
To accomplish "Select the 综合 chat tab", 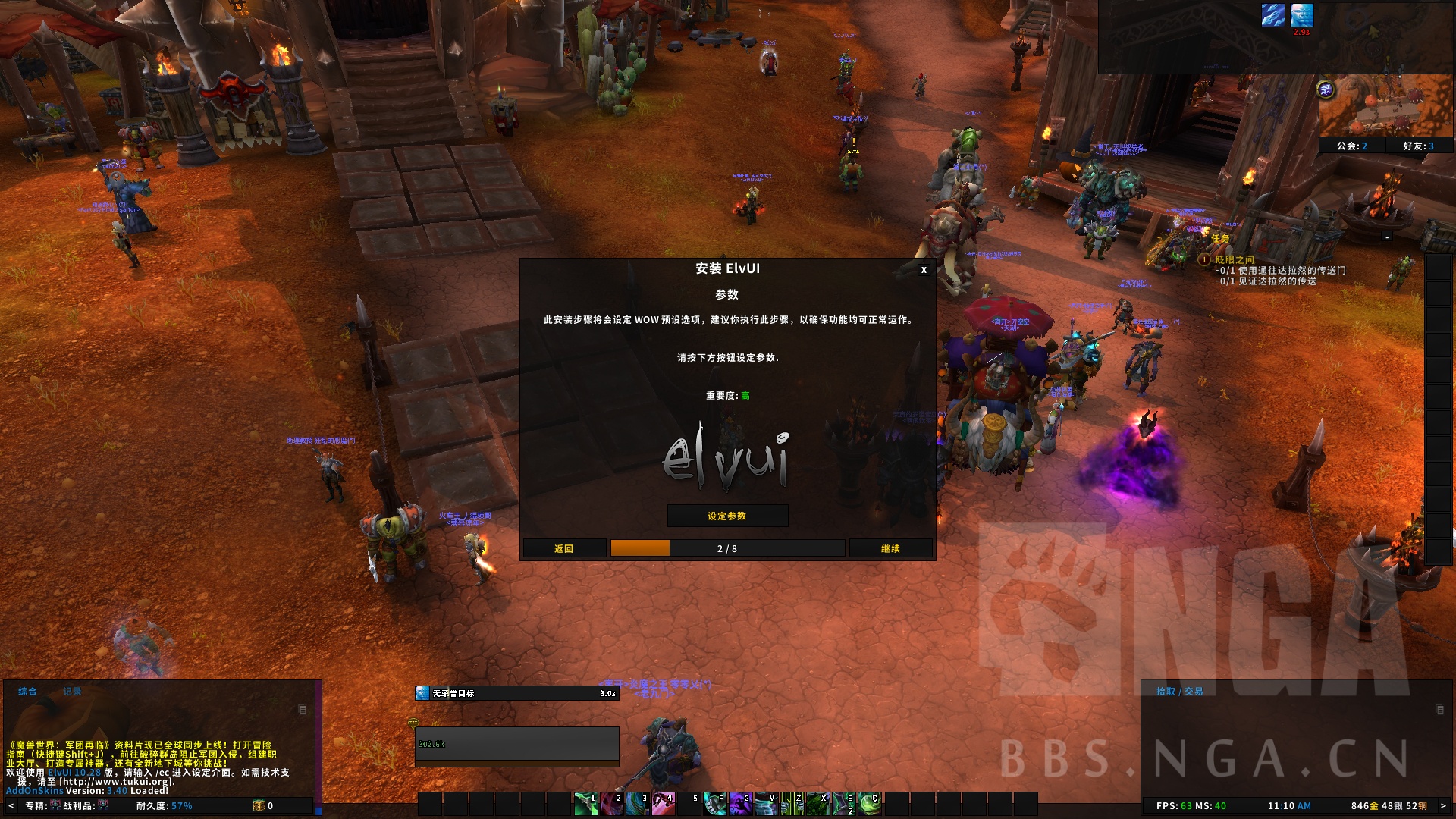I will pyautogui.click(x=27, y=692).
